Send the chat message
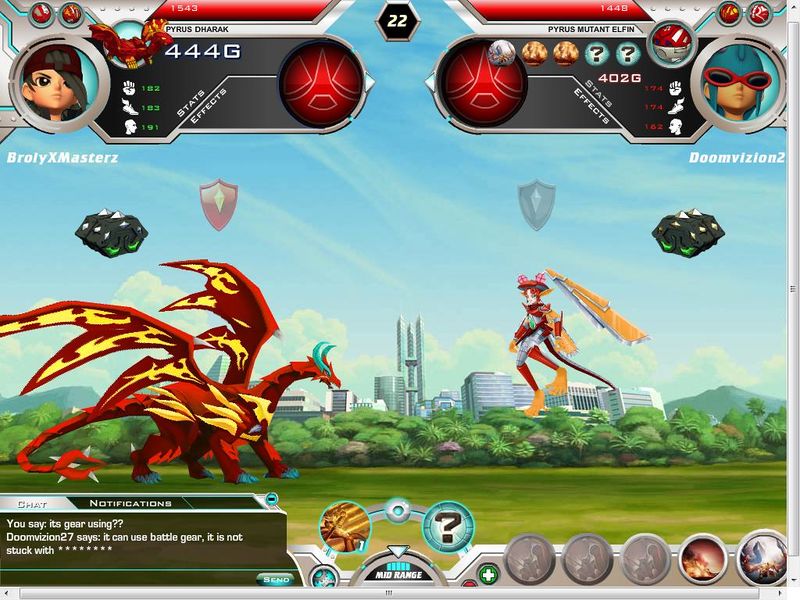 [x=276, y=579]
